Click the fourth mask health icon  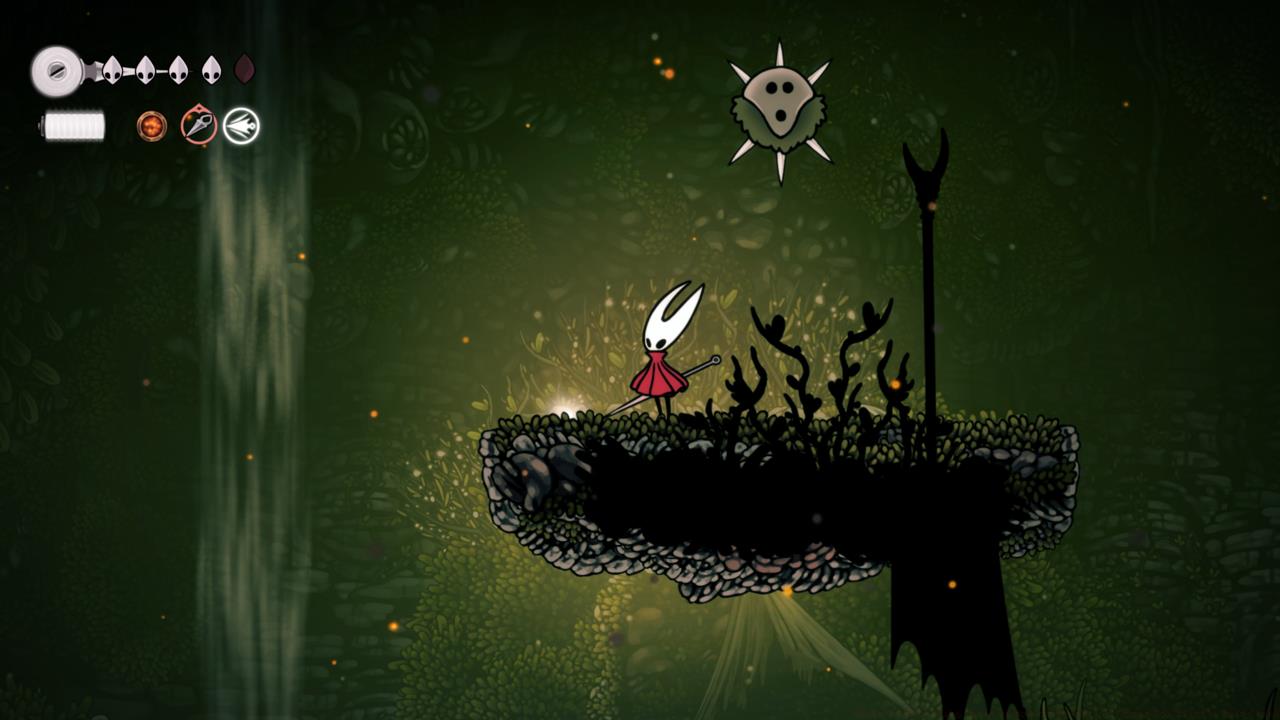point(210,70)
